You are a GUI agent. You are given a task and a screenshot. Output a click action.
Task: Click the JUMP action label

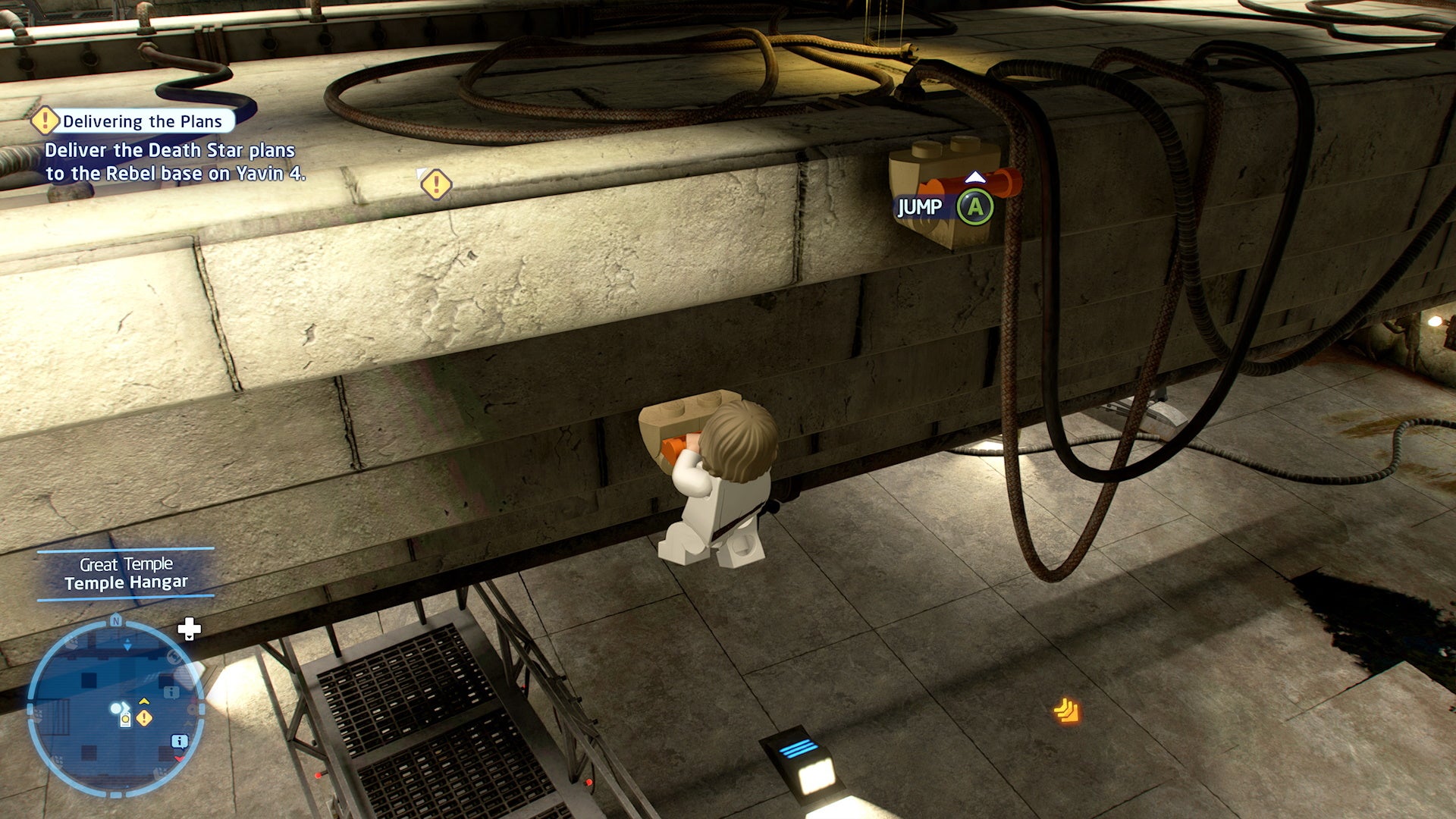click(x=919, y=206)
